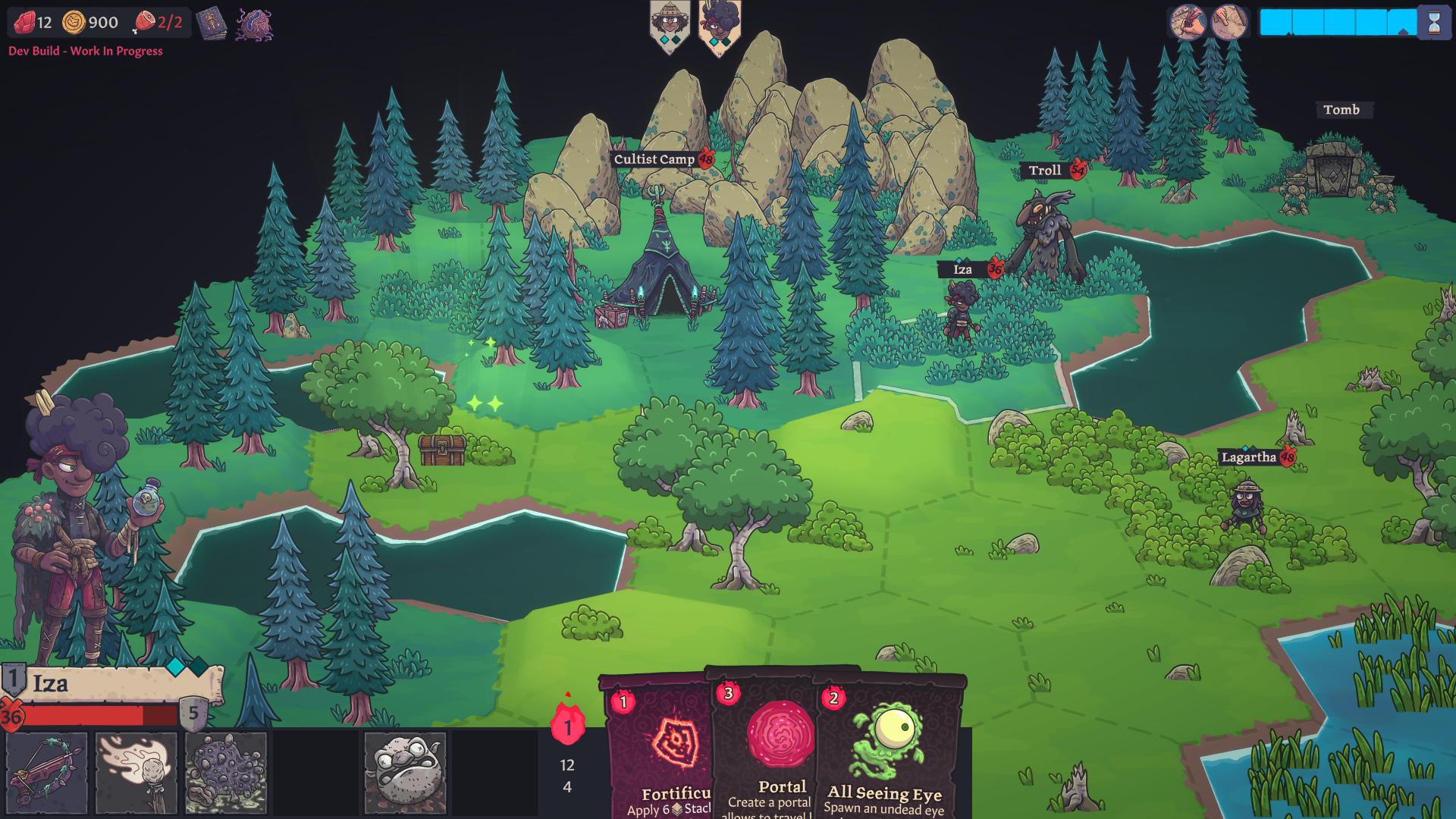The height and width of the screenshot is (819, 1456).
Task: Click the Tomb location label
Action: click(1341, 110)
